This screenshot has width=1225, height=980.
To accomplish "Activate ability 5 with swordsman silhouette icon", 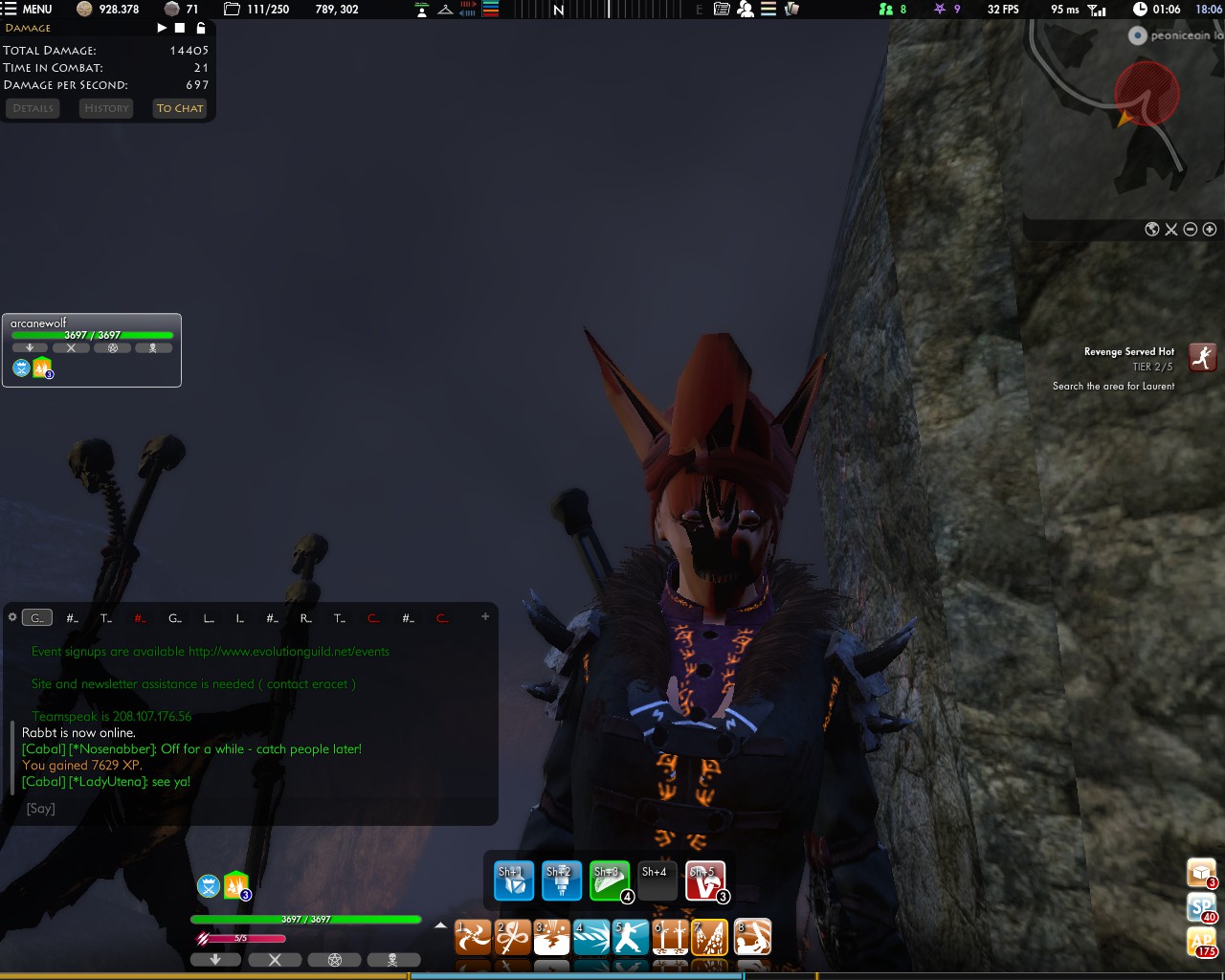I will [x=631, y=938].
